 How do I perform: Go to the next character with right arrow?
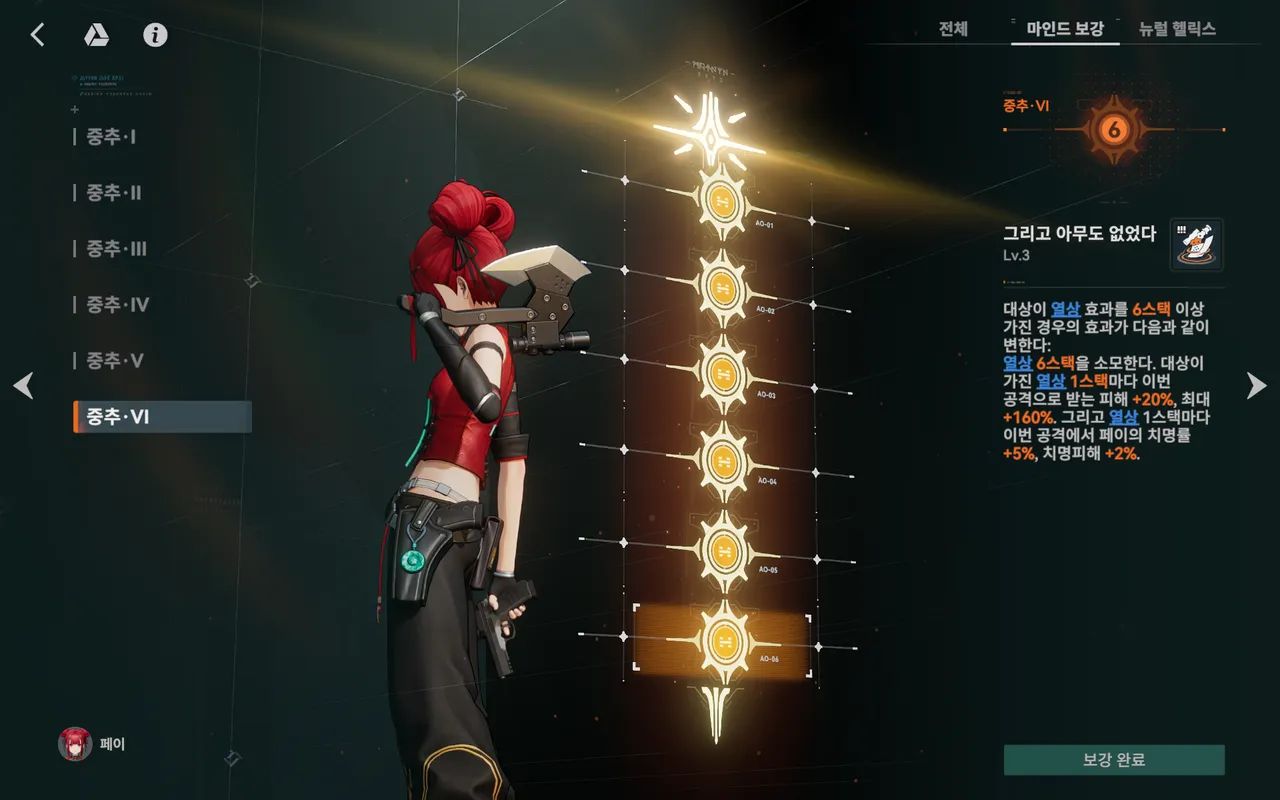click(x=1257, y=385)
